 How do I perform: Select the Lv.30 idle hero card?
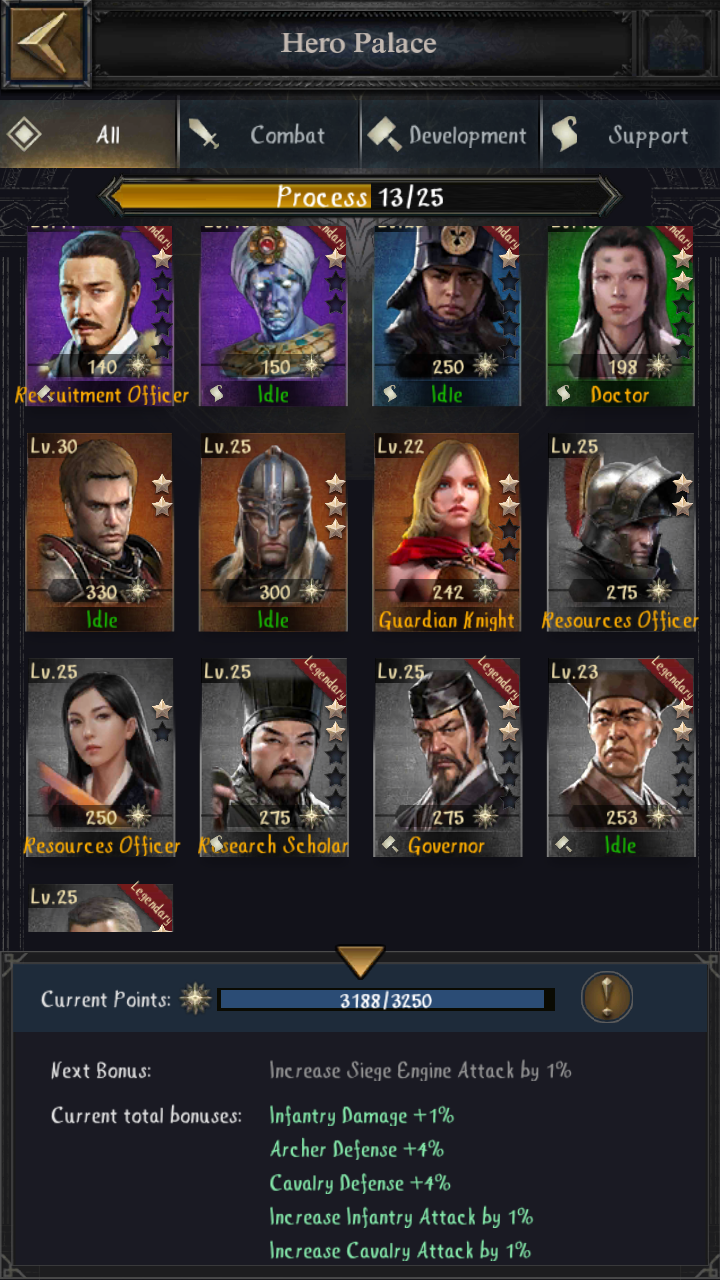(100, 532)
